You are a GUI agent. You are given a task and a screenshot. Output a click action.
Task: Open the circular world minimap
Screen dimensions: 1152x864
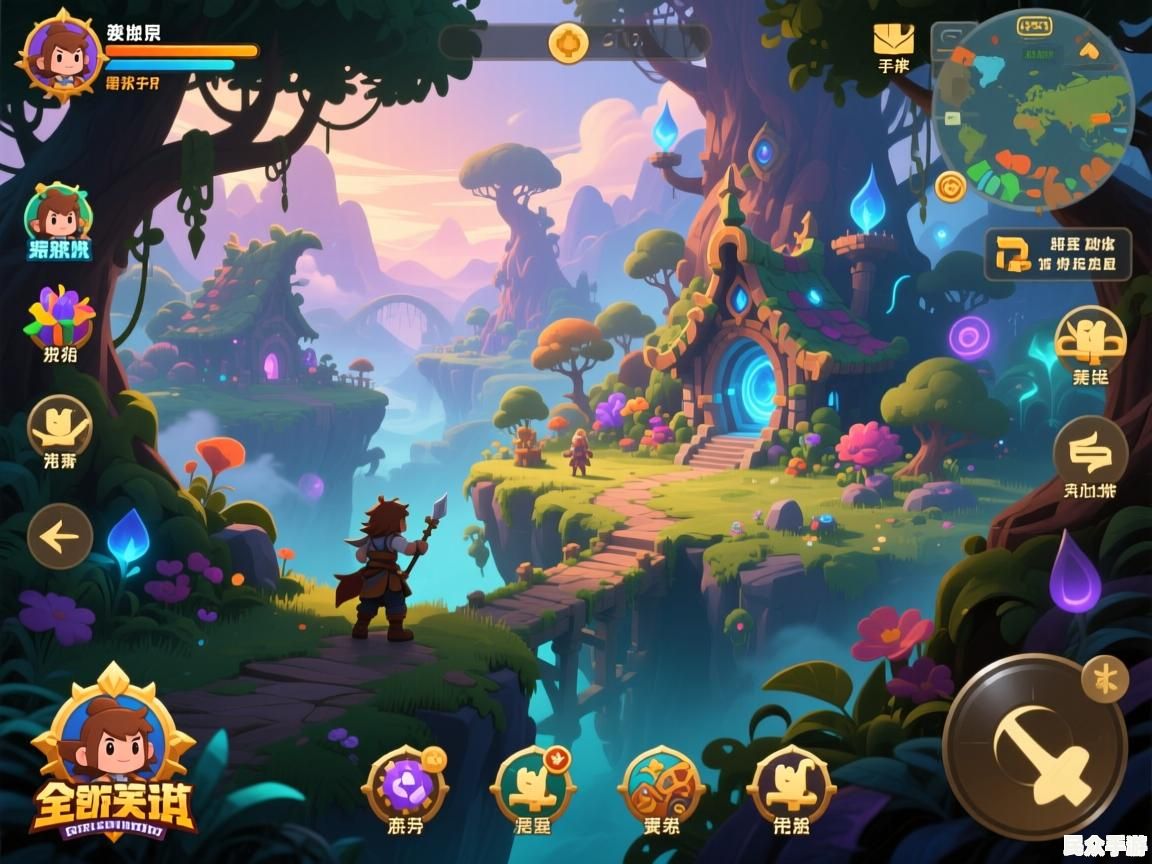[1034, 110]
